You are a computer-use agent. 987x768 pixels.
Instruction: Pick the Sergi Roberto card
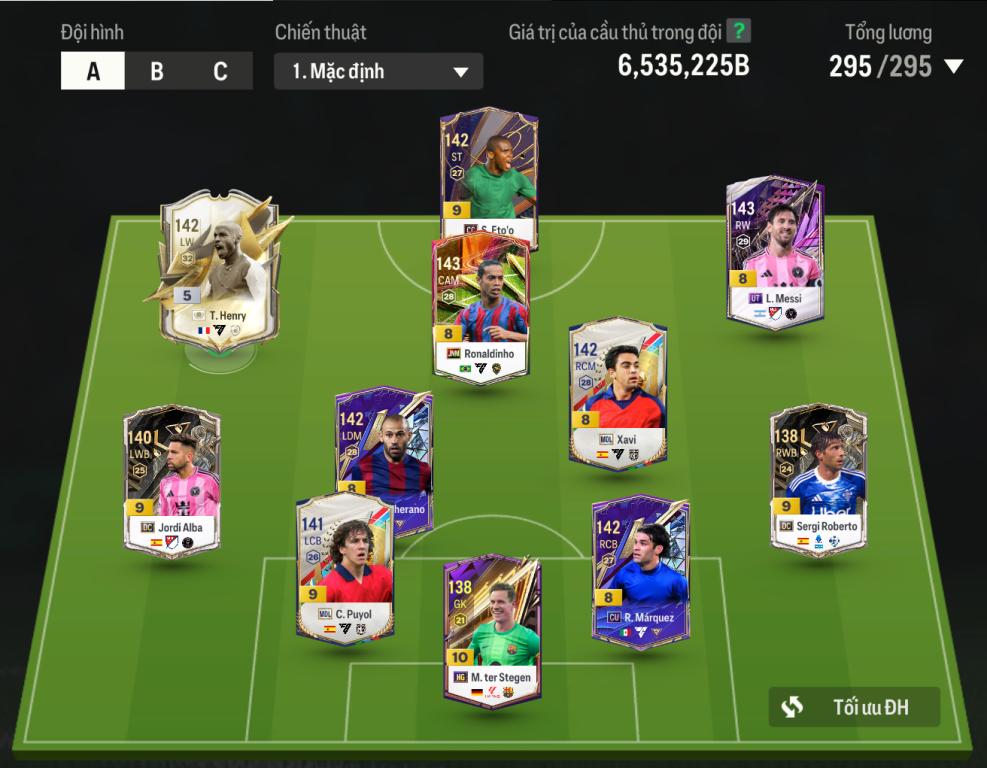click(x=819, y=480)
